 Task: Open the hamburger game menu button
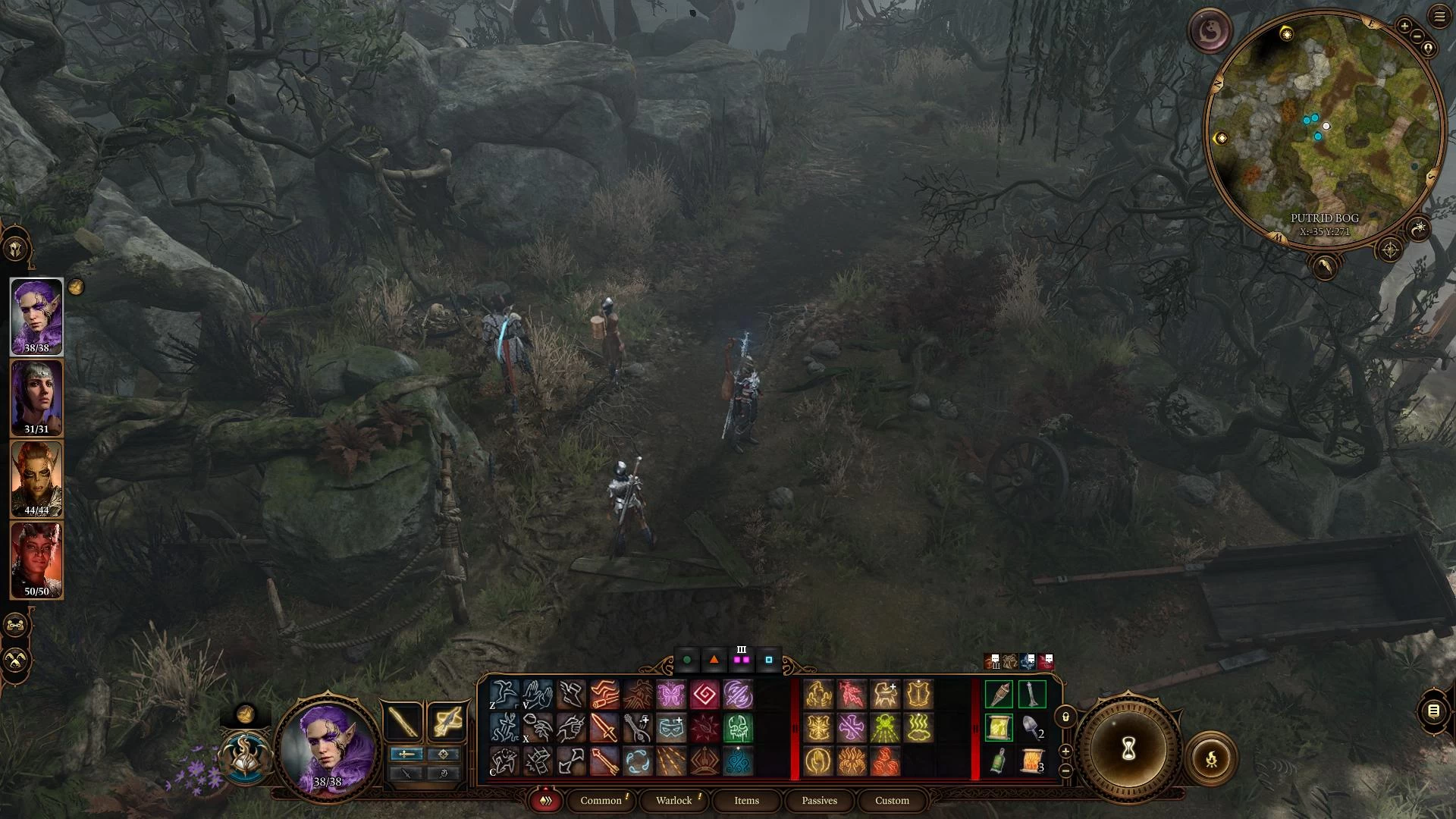1439,17
